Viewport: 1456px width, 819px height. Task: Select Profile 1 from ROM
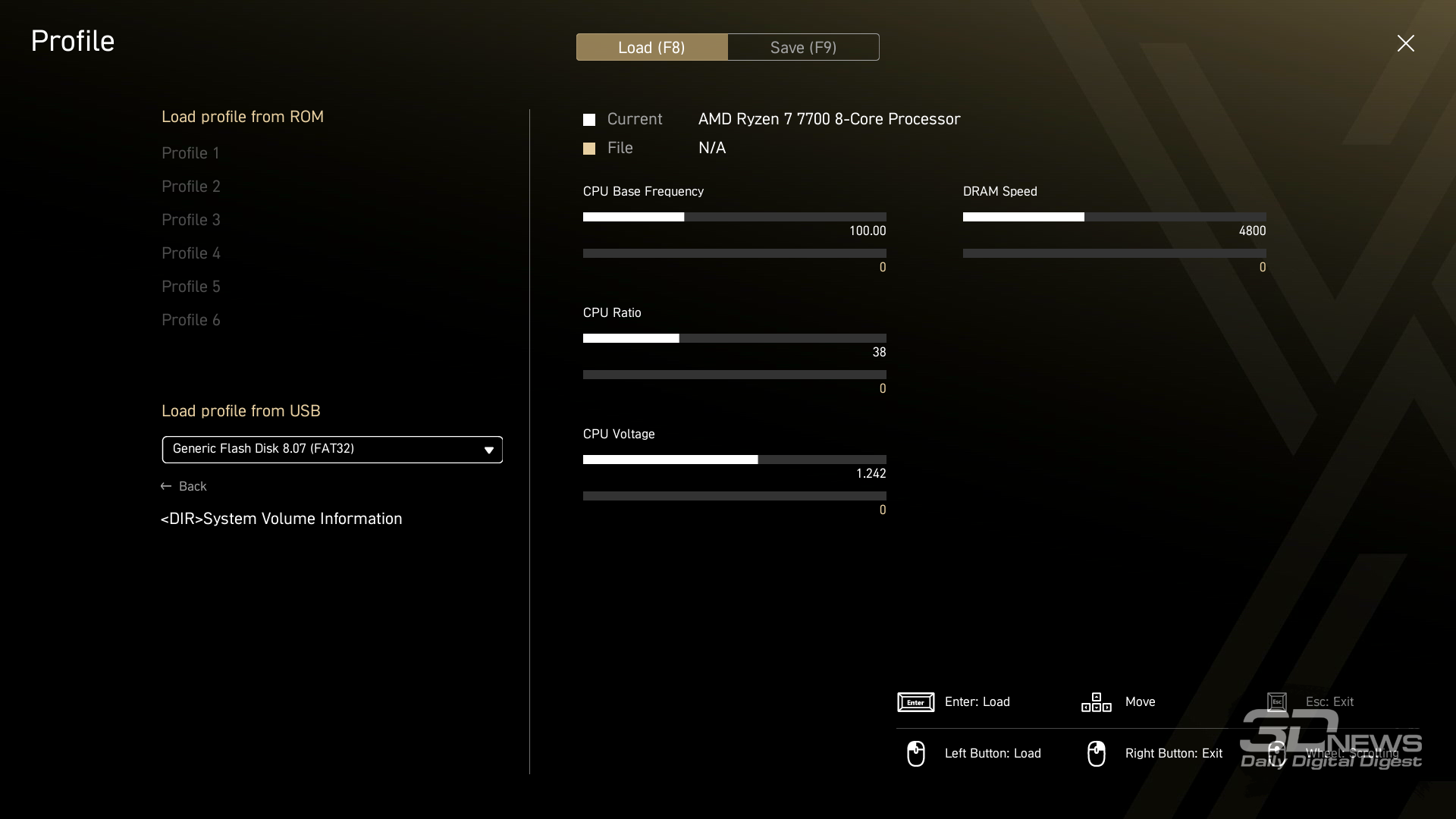tap(190, 153)
